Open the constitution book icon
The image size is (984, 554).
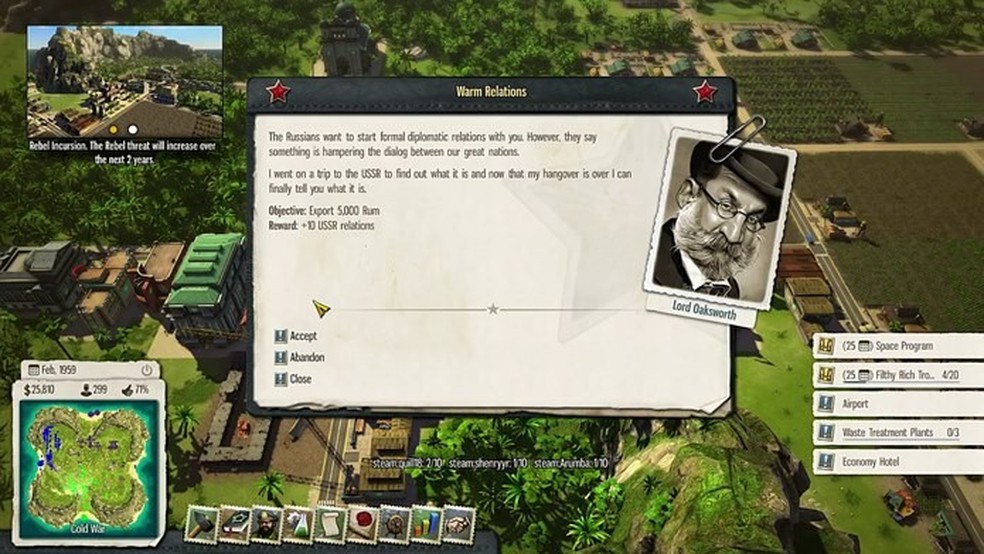[x=235, y=523]
